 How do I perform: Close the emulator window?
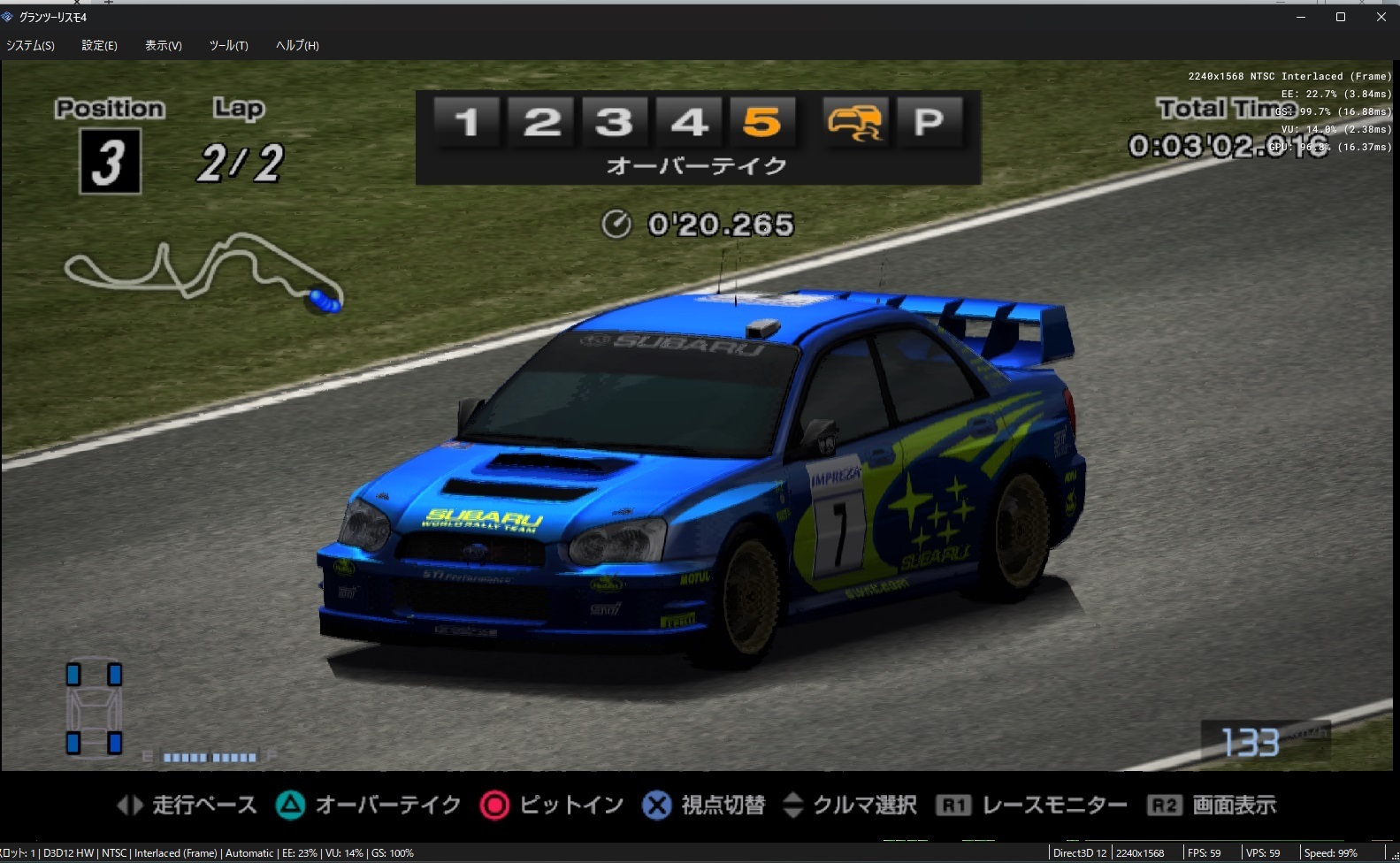(1381, 17)
